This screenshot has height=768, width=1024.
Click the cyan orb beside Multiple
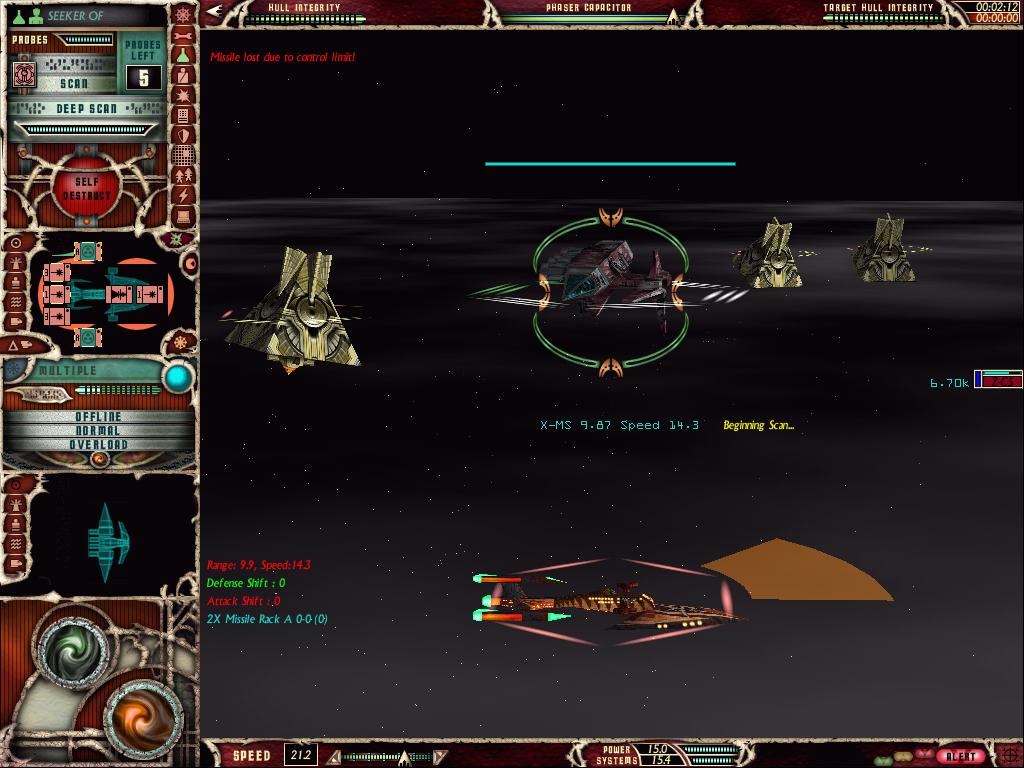pyautogui.click(x=177, y=377)
